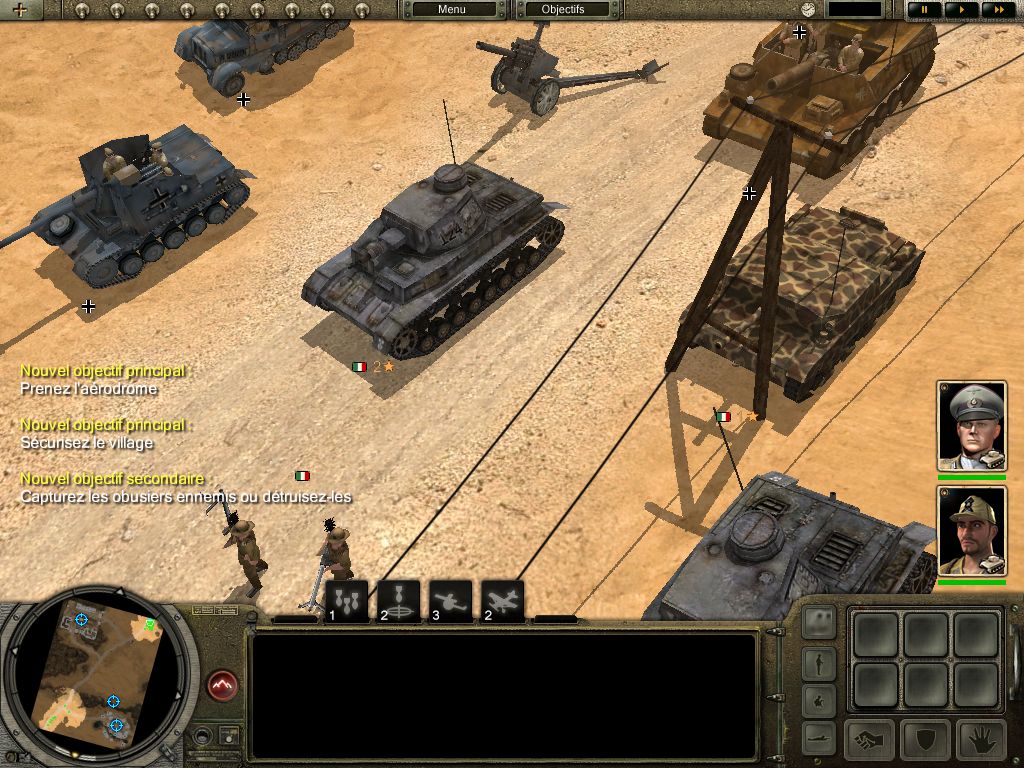Select the officer with peaked cap portrait
Screen dimensions: 1024x768
(x=971, y=425)
